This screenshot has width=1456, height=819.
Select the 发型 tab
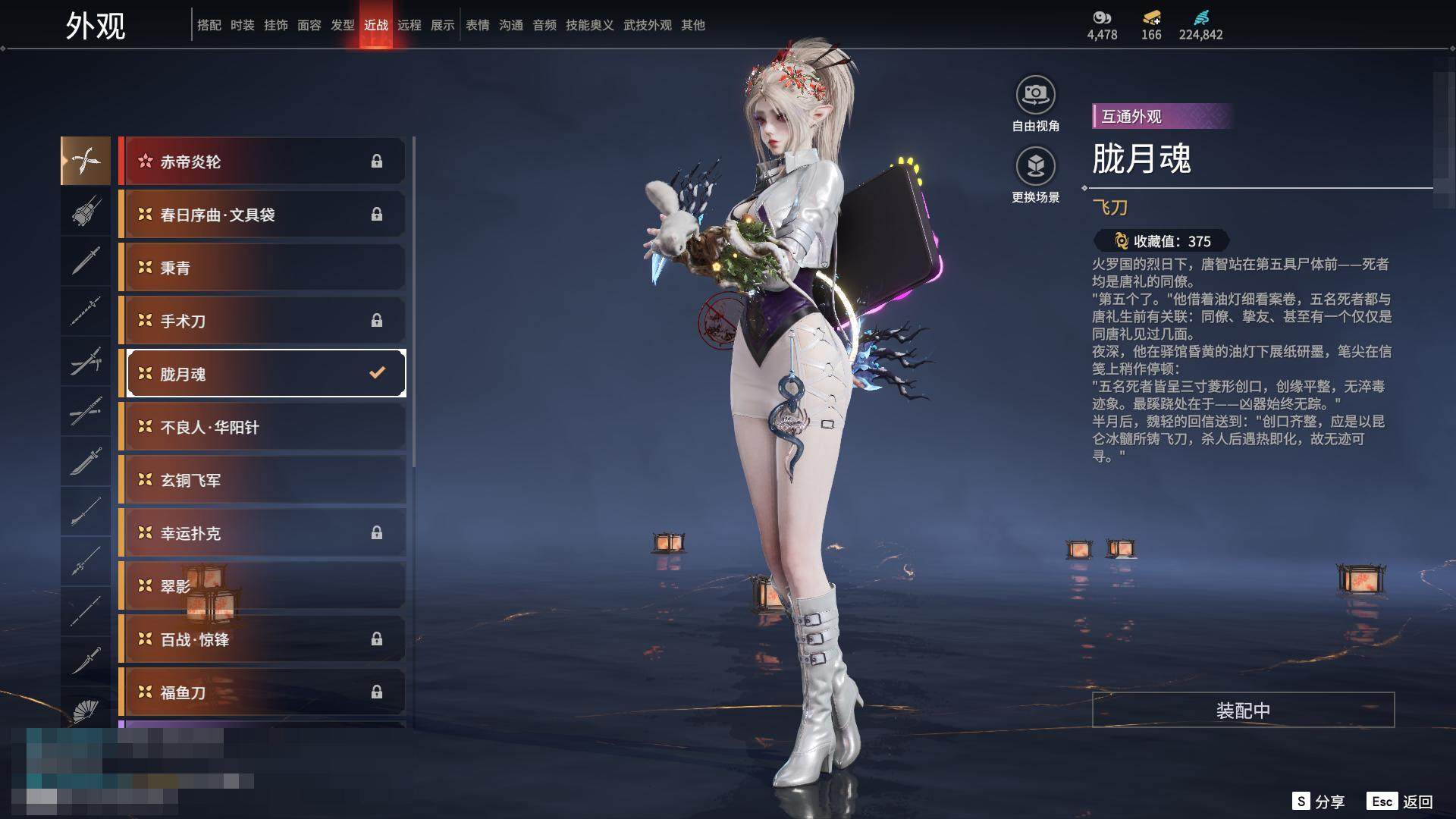[343, 25]
